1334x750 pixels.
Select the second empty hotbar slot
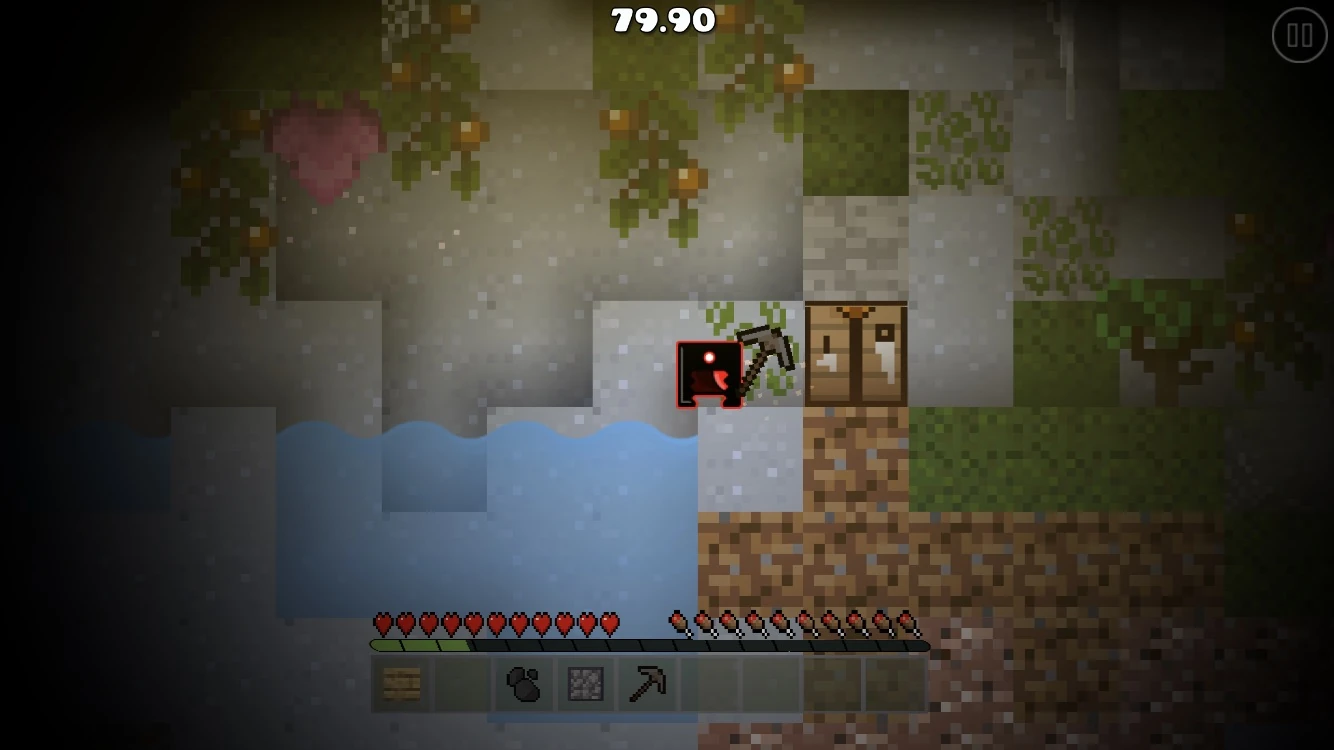462,685
